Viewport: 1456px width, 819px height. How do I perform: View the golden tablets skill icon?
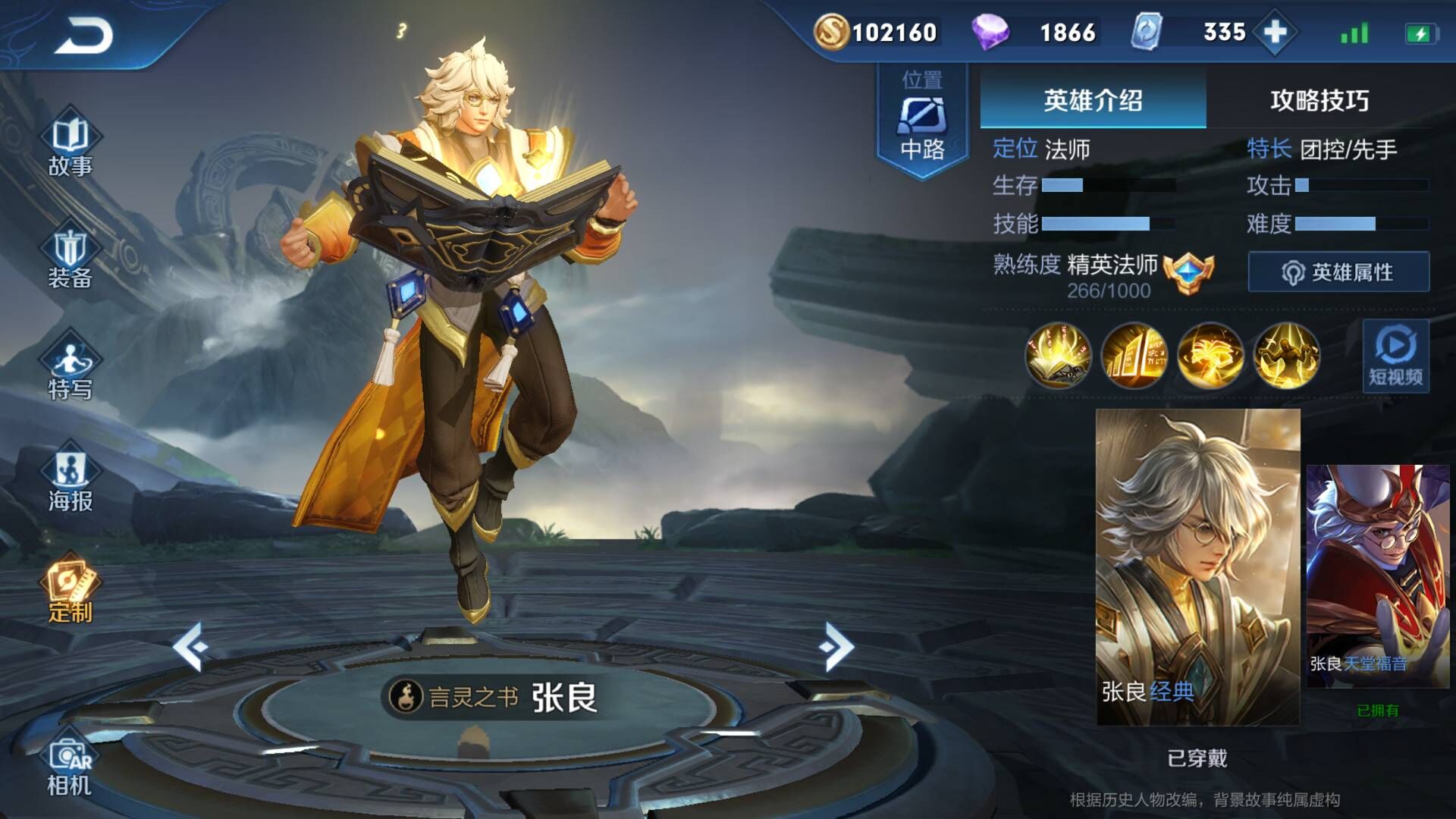coord(1134,355)
